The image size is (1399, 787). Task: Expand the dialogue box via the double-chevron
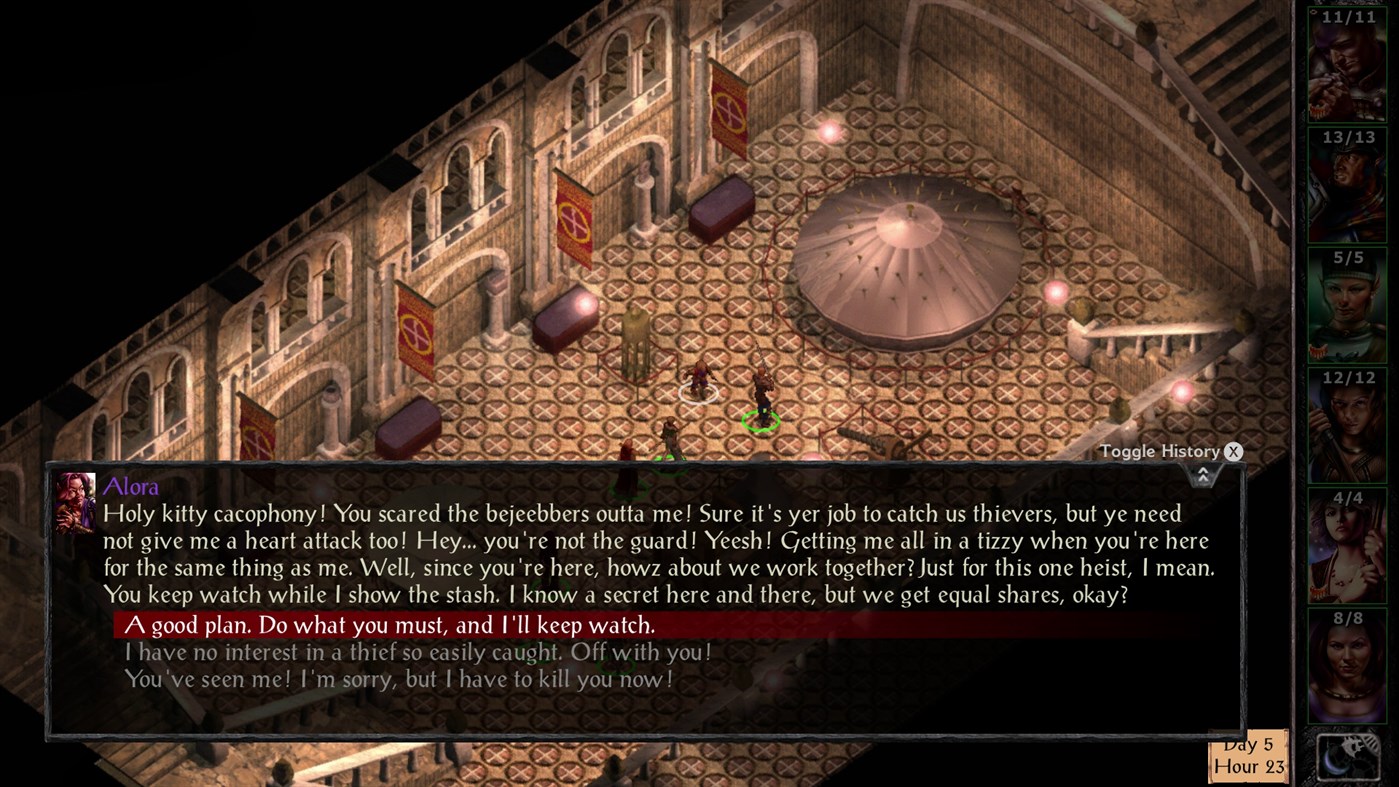(1202, 473)
